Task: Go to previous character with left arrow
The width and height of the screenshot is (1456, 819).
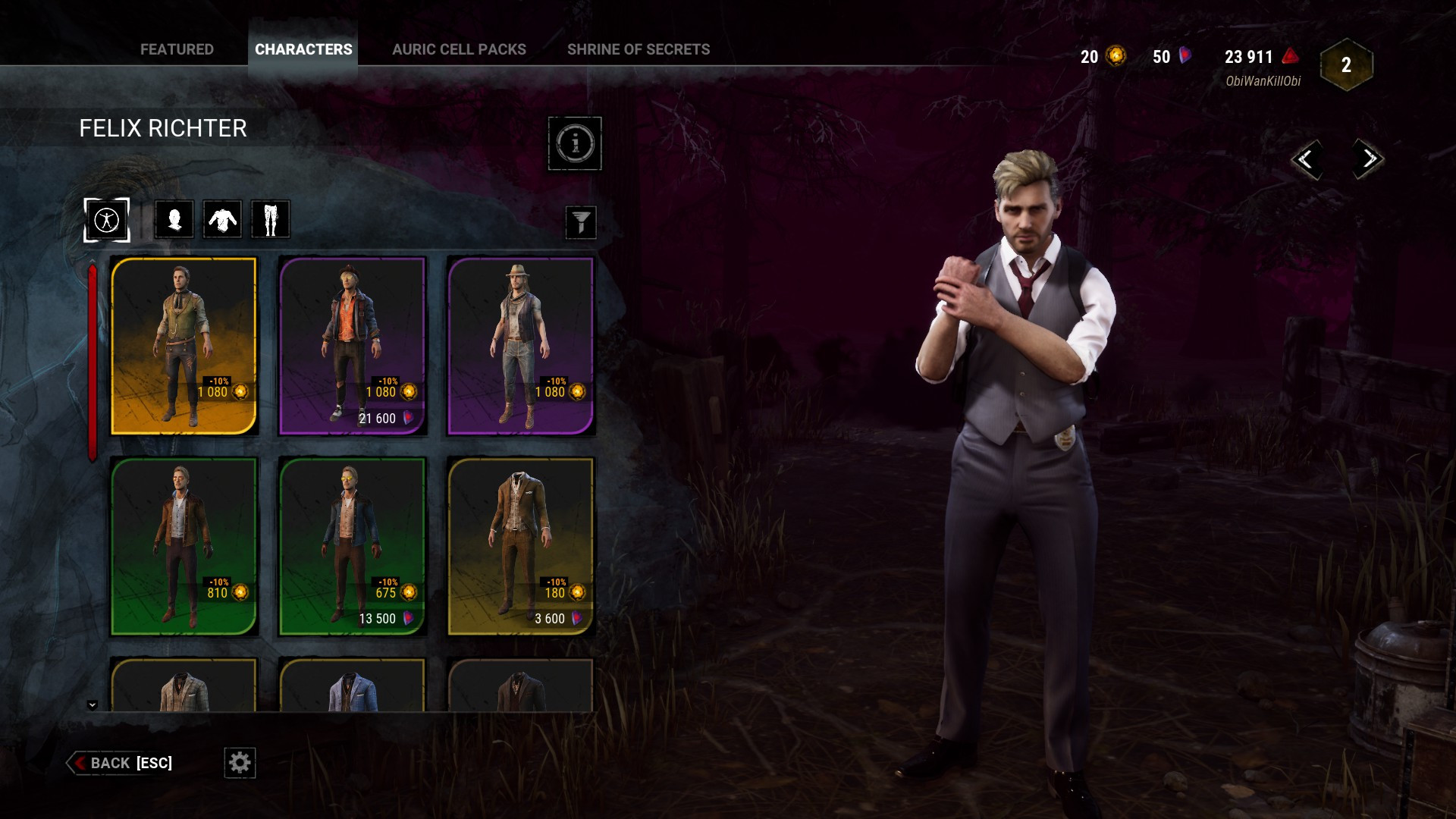Action: point(1309,160)
